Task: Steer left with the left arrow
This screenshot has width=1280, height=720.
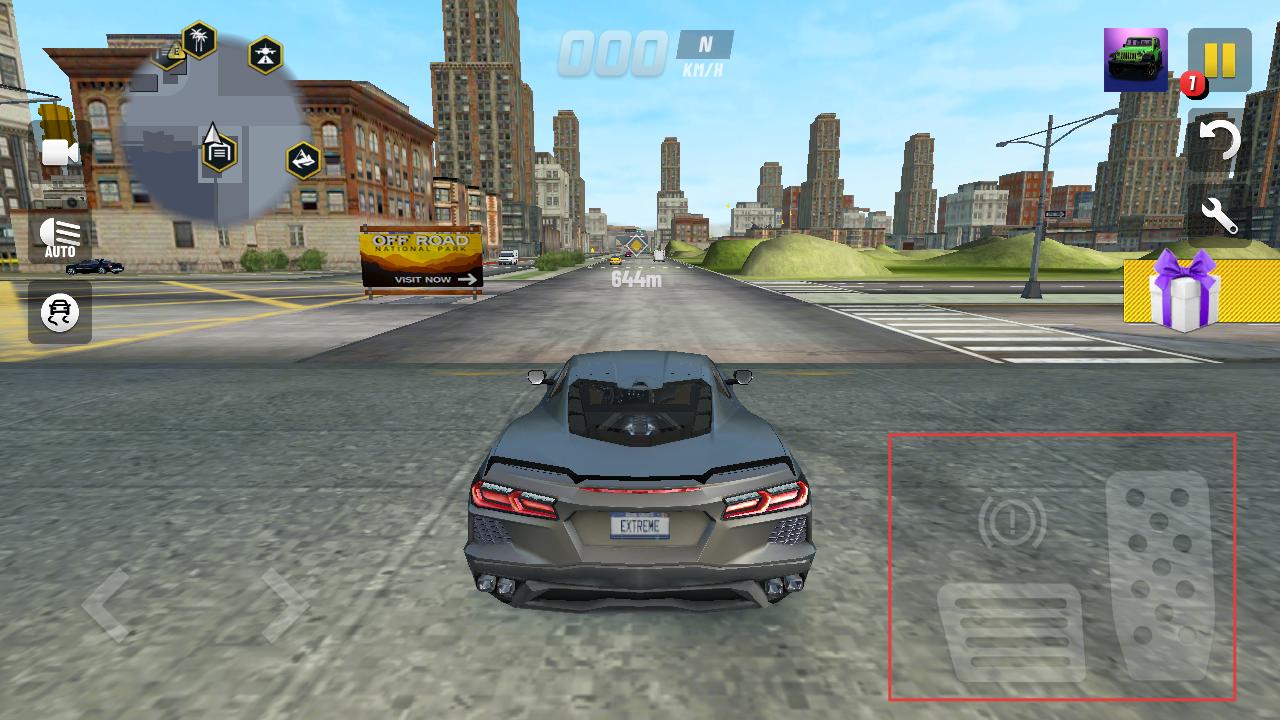Action: click(x=106, y=604)
